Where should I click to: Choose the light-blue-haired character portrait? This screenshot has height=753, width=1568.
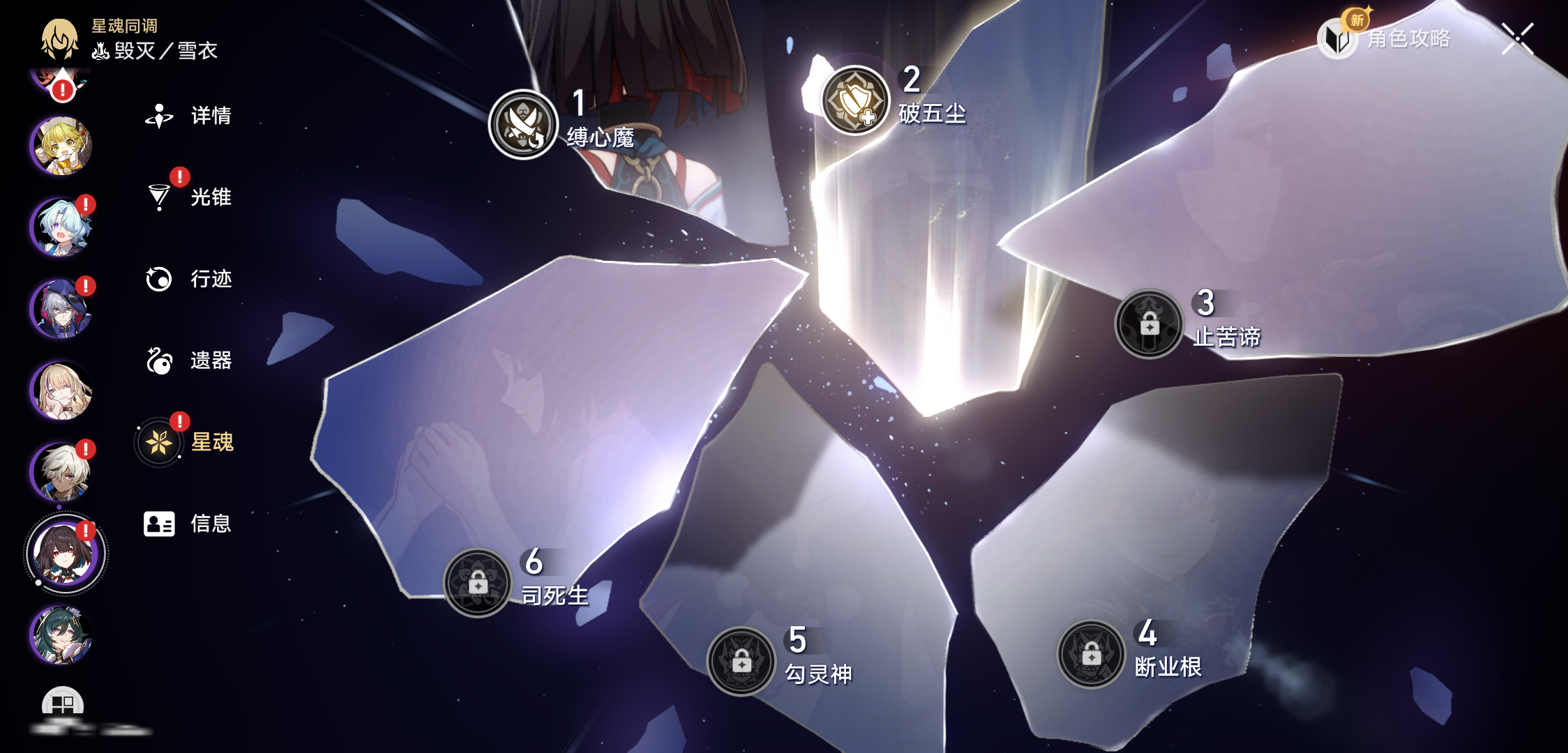[61, 227]
